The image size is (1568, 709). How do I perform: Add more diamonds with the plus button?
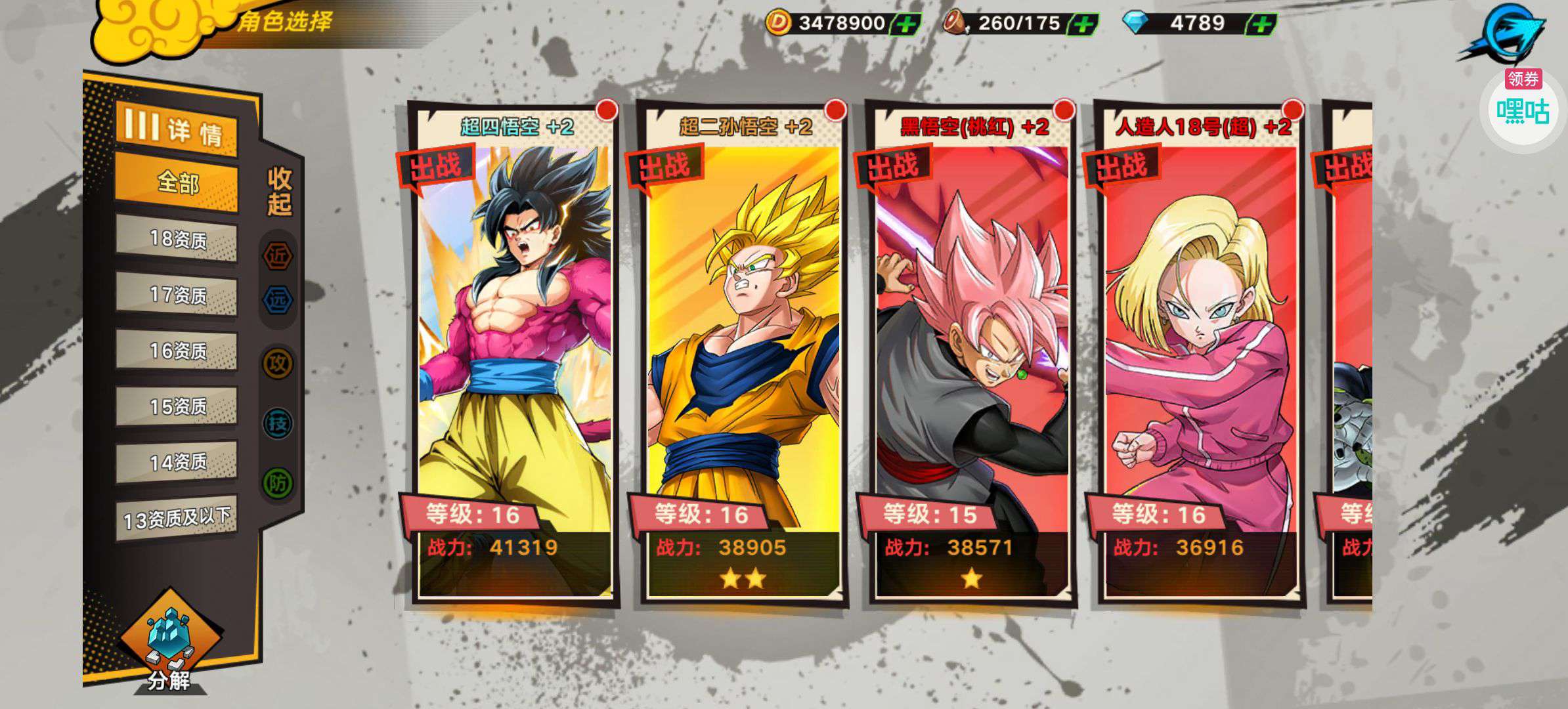(1261, 25)
